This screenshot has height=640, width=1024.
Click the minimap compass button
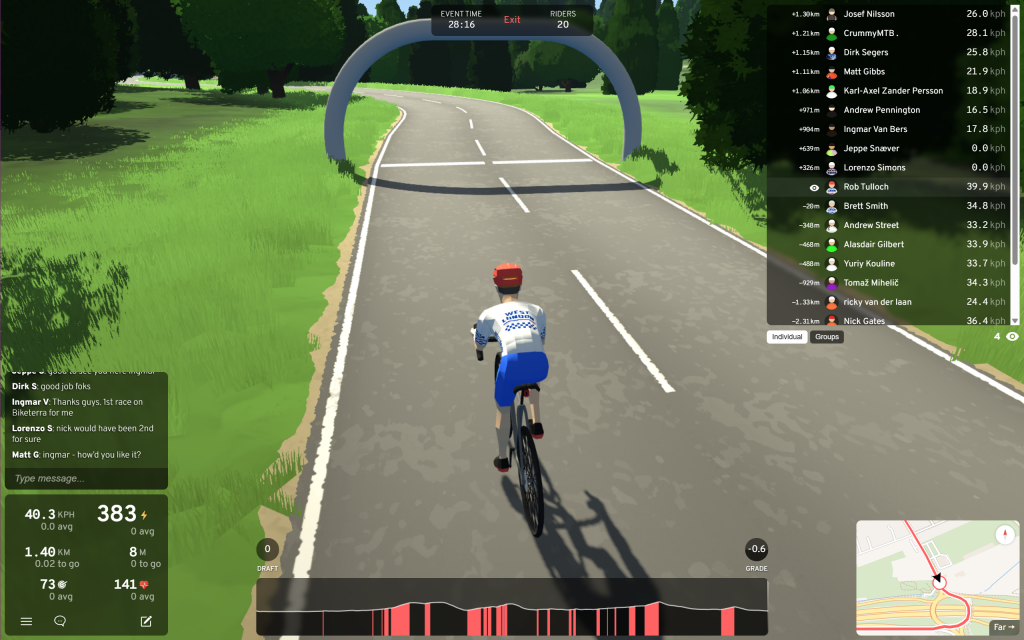click(1004, 535)
